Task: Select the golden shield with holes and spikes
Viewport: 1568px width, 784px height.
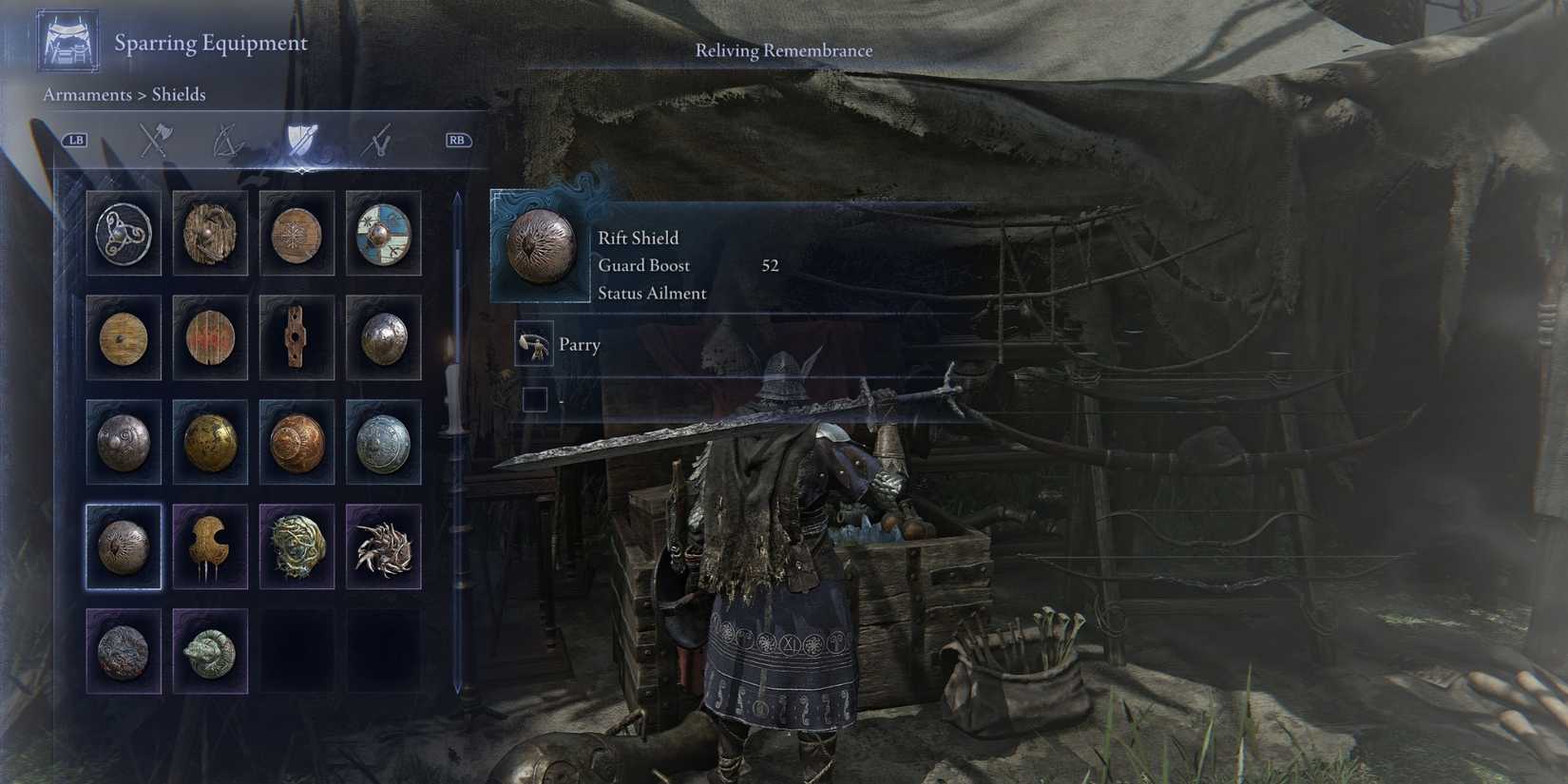Action: coord(210,546)
